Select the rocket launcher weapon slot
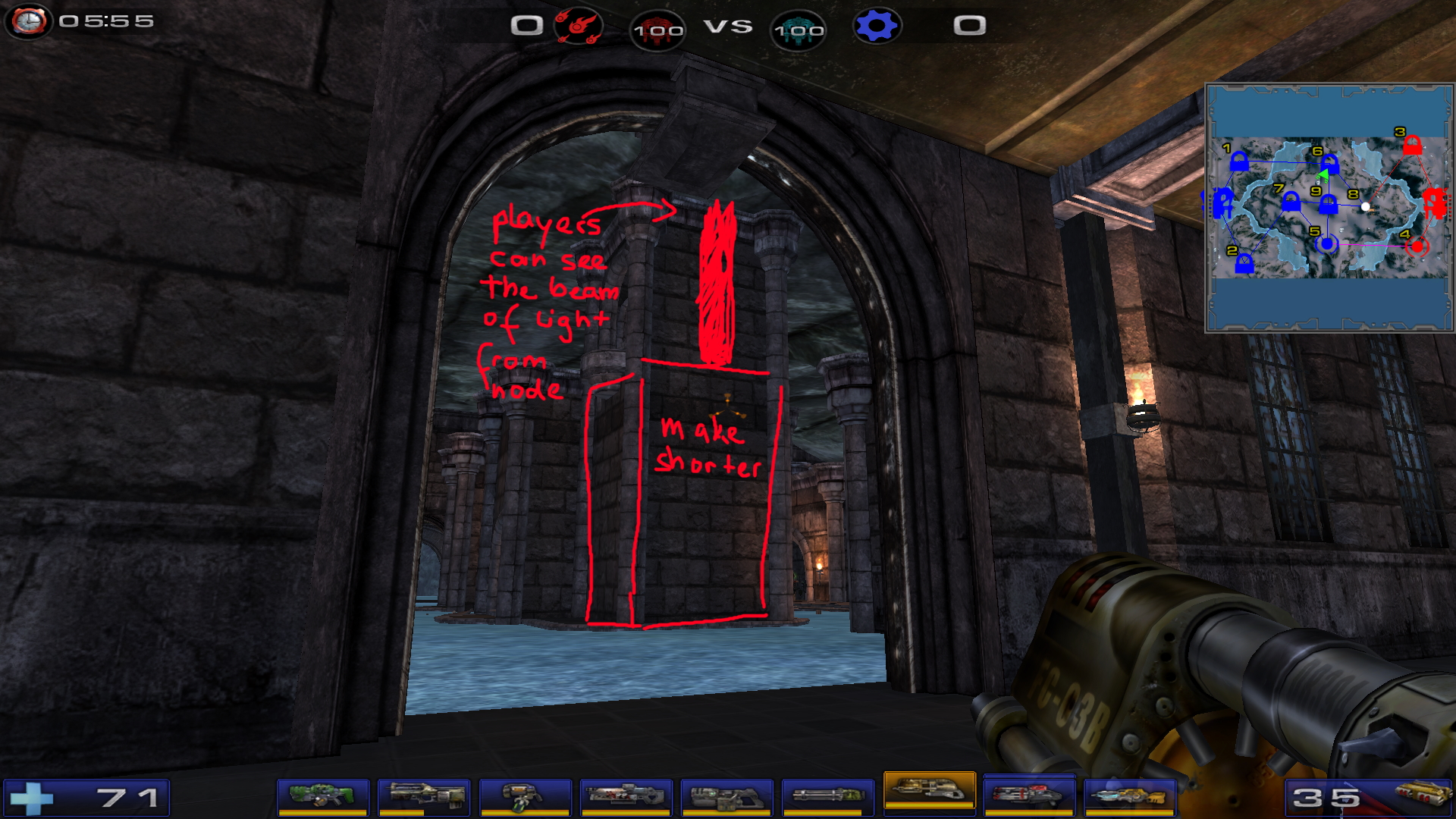Image resolution: width=1456 pixels, height=819 pixels. pos(1028,797)
